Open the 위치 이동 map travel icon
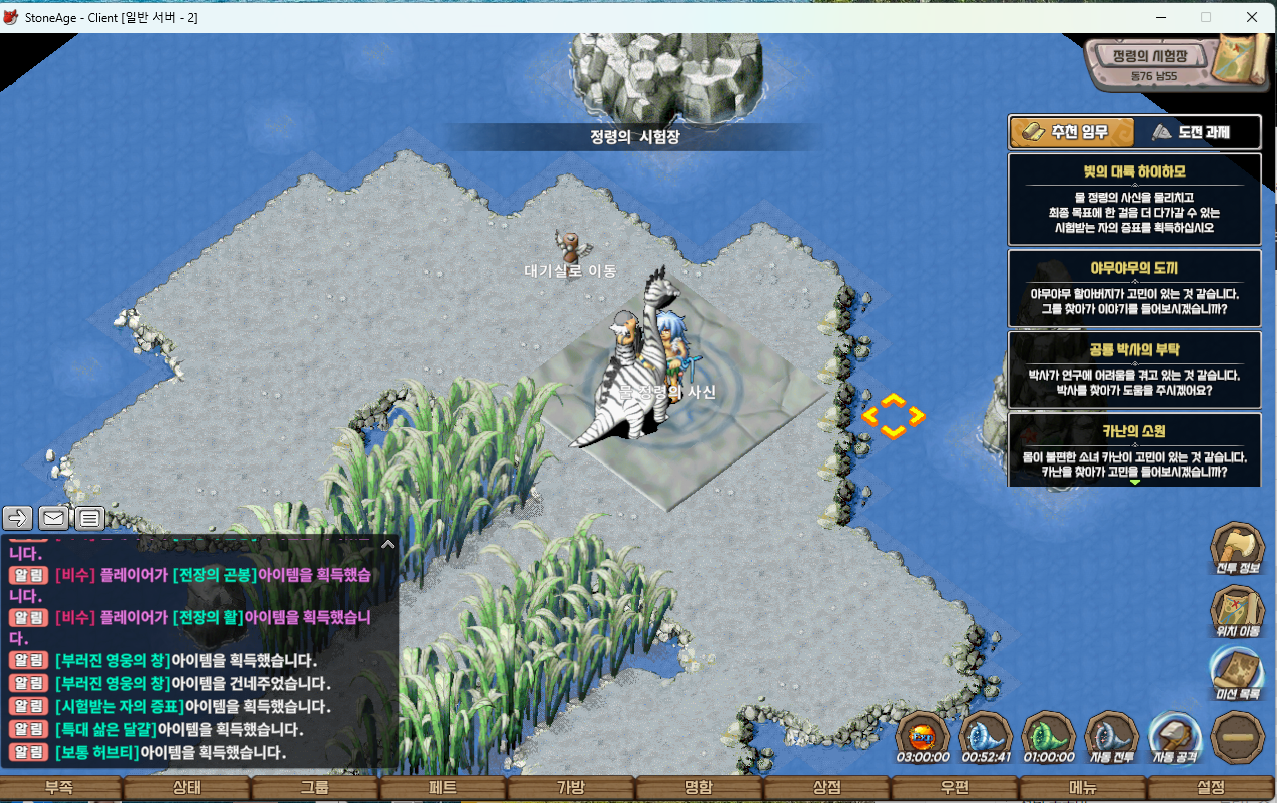The width and height of the screenshot is (1277, 803). [1237, 610]
